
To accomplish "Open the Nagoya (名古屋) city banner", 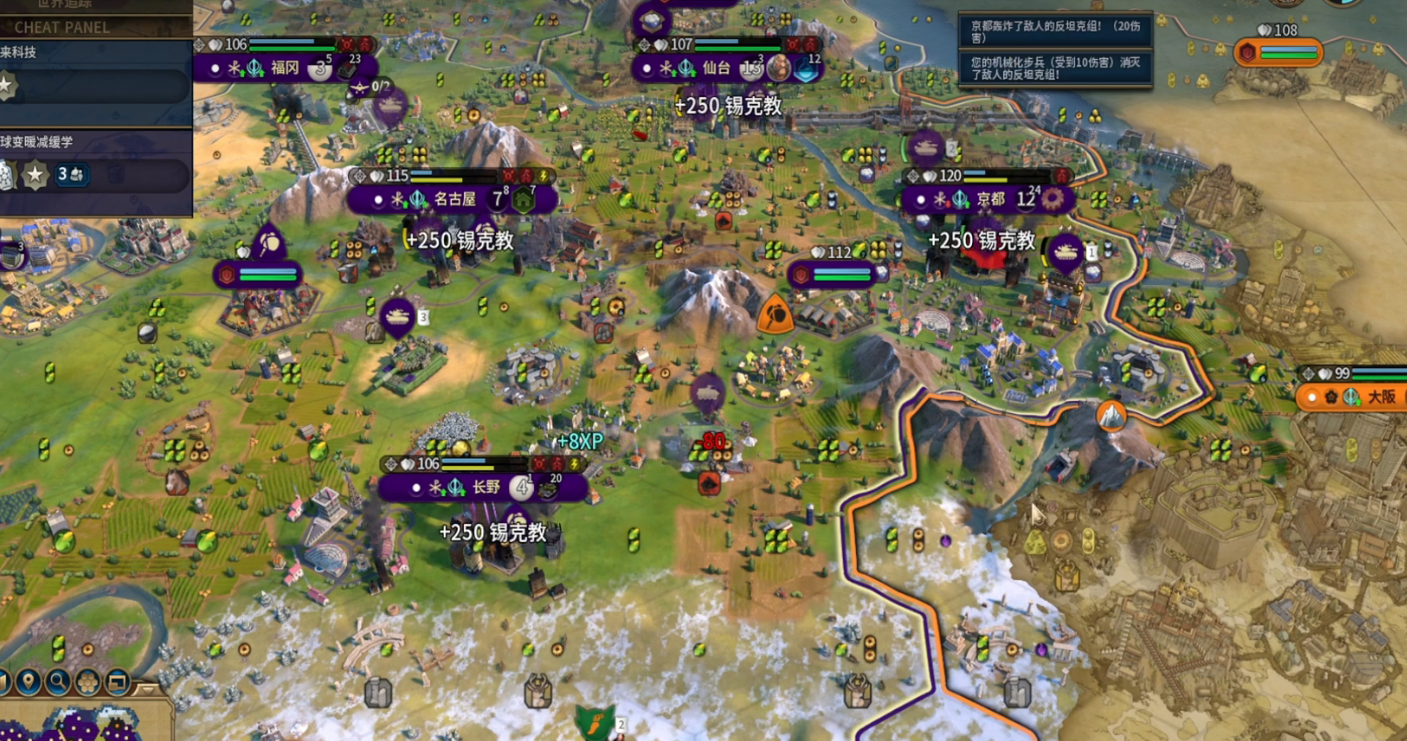I will point(454,199).
